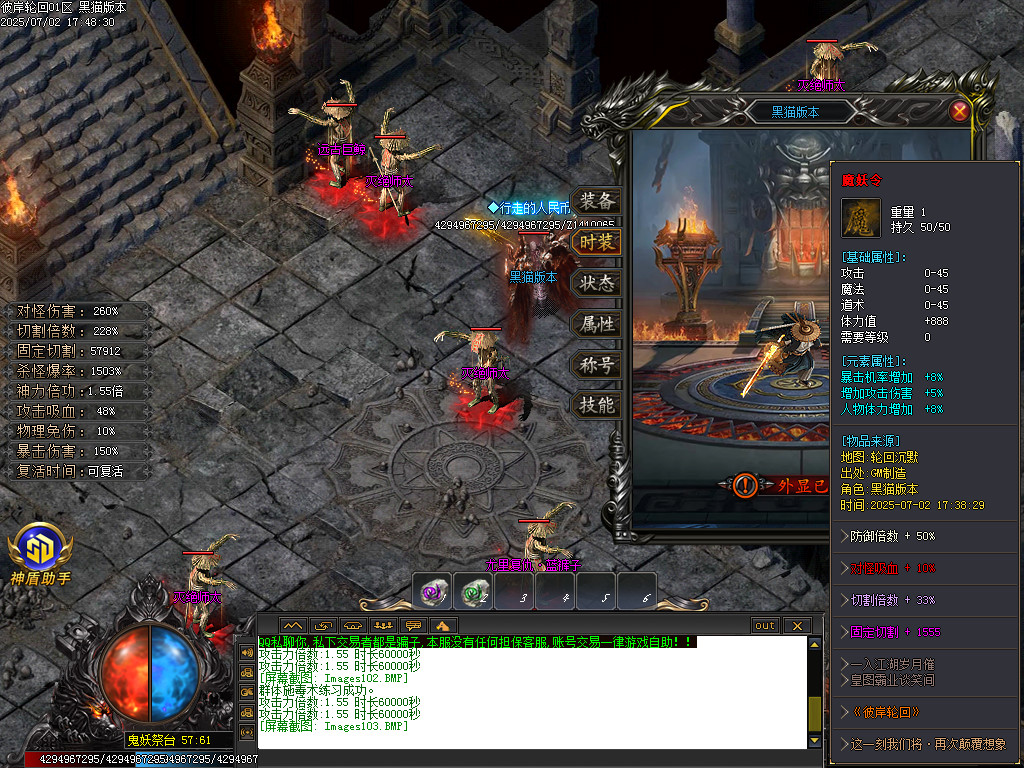Show the 属性 attributes tab
The height and width of the screenshot is (768, 1024).
pos(596,324)
